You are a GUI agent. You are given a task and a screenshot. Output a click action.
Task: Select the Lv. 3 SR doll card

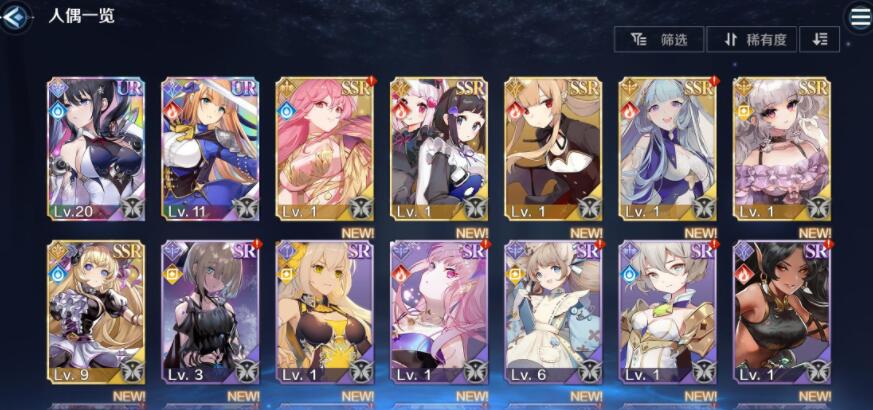tap(210, 312)
